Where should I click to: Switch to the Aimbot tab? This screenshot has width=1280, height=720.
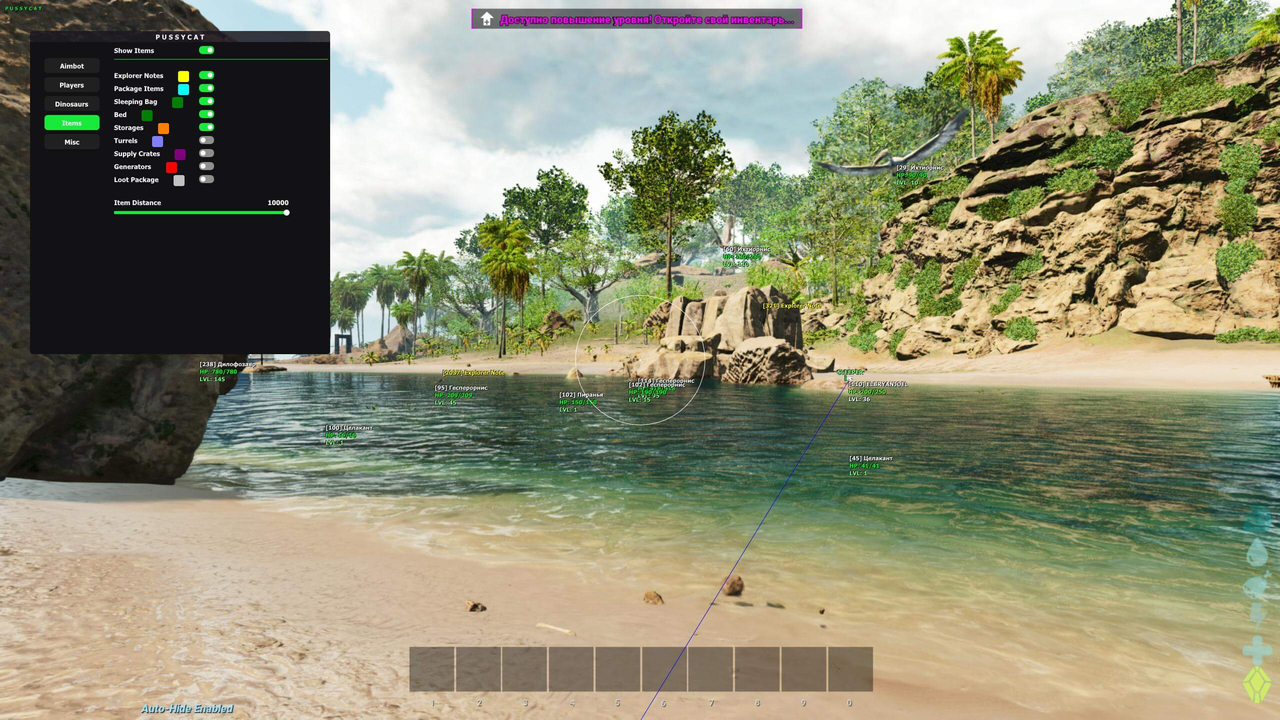point(71,65)
